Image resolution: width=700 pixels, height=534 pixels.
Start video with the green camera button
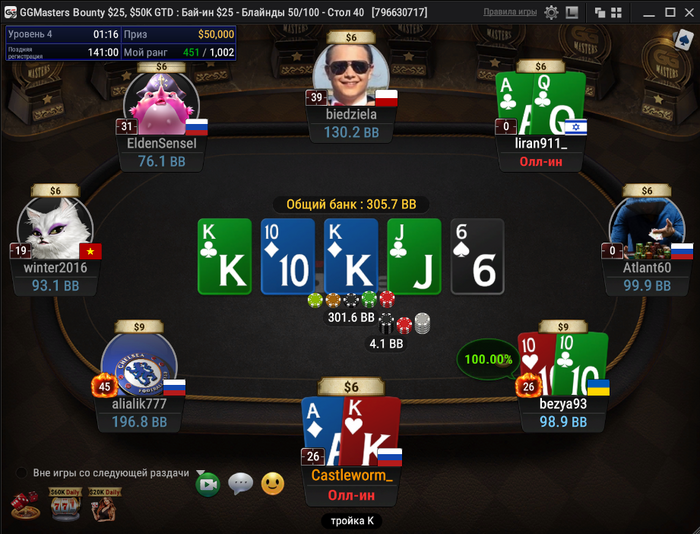coord(208,485)
